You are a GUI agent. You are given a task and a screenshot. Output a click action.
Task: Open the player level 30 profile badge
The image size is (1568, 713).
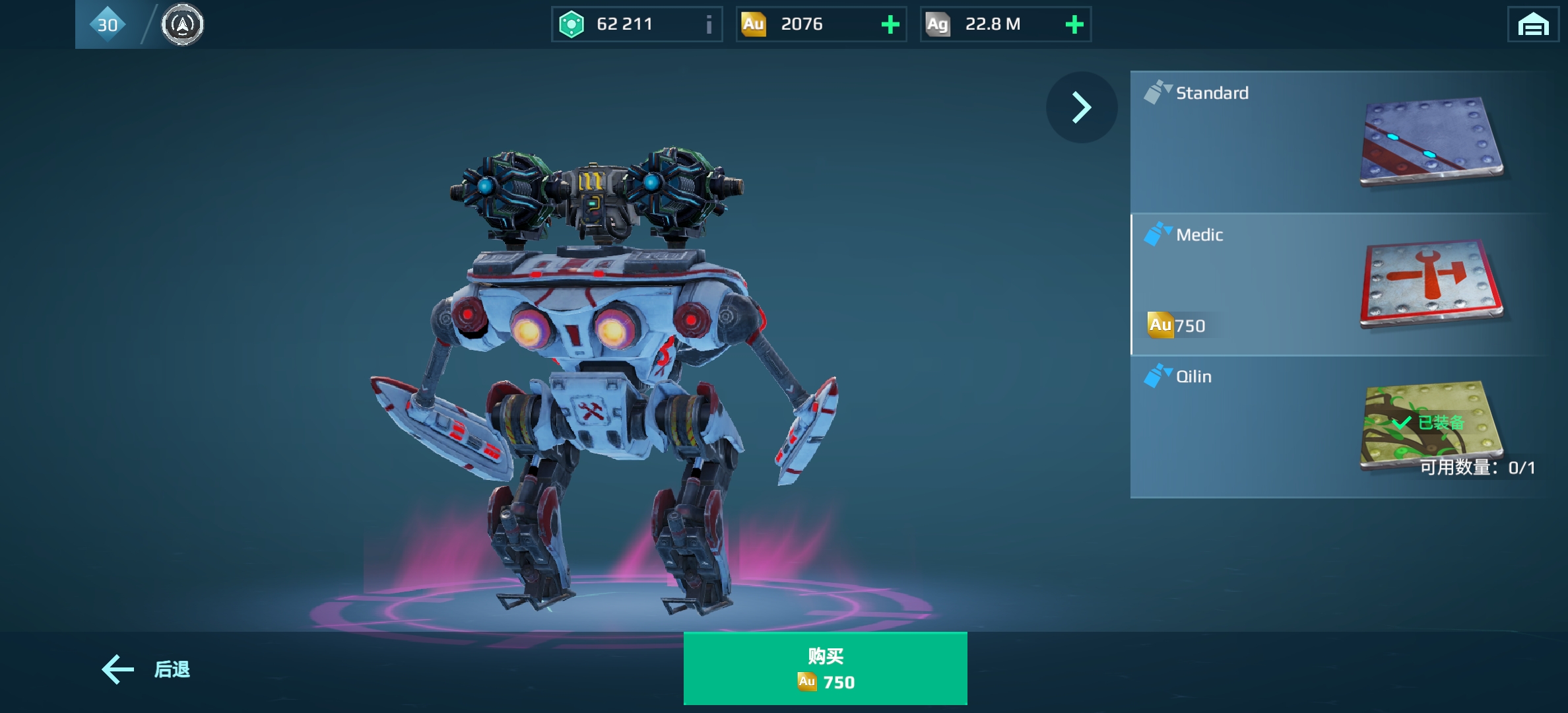tap(108, 25)
